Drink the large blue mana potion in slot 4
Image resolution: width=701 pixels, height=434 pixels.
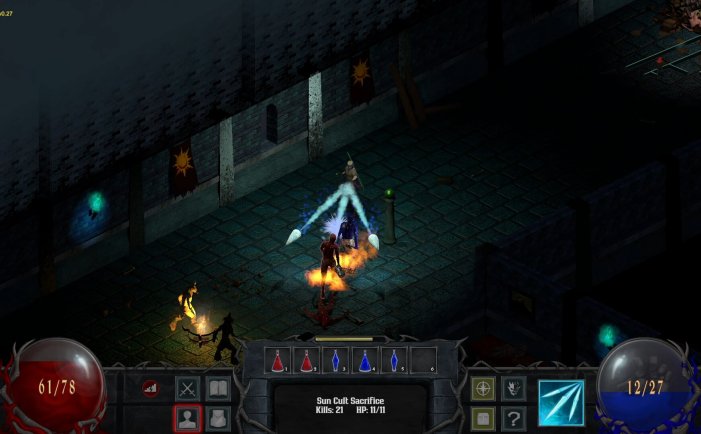tap(366, 360)
